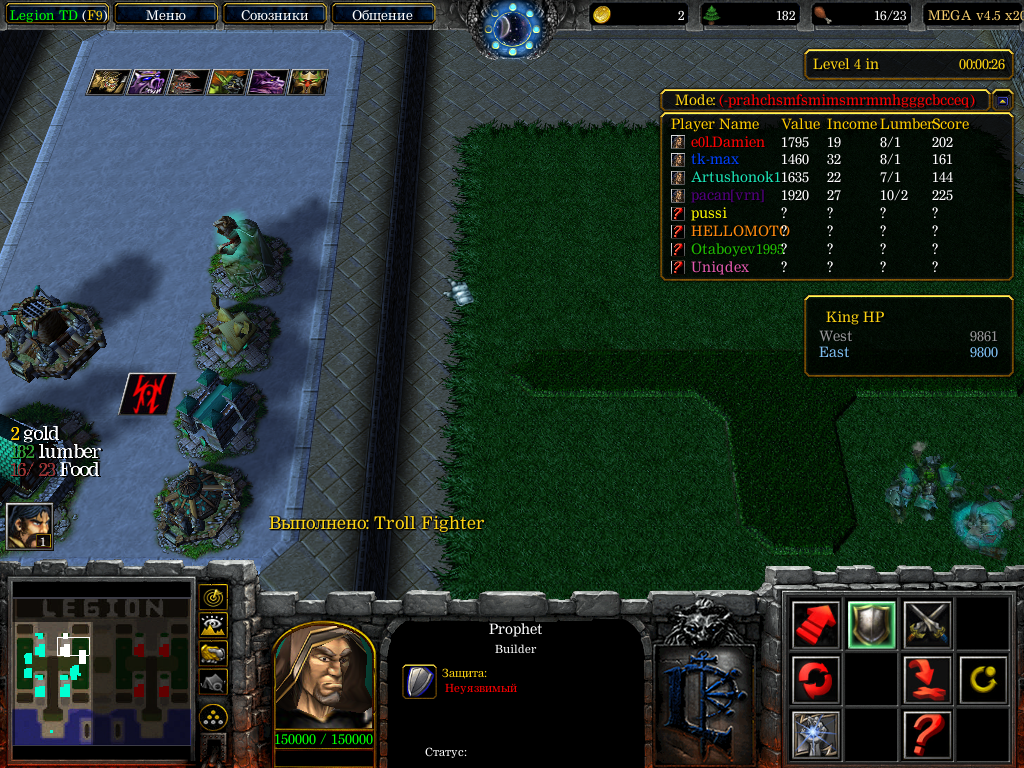Use the red upward arrow command

tap(816, 625)
